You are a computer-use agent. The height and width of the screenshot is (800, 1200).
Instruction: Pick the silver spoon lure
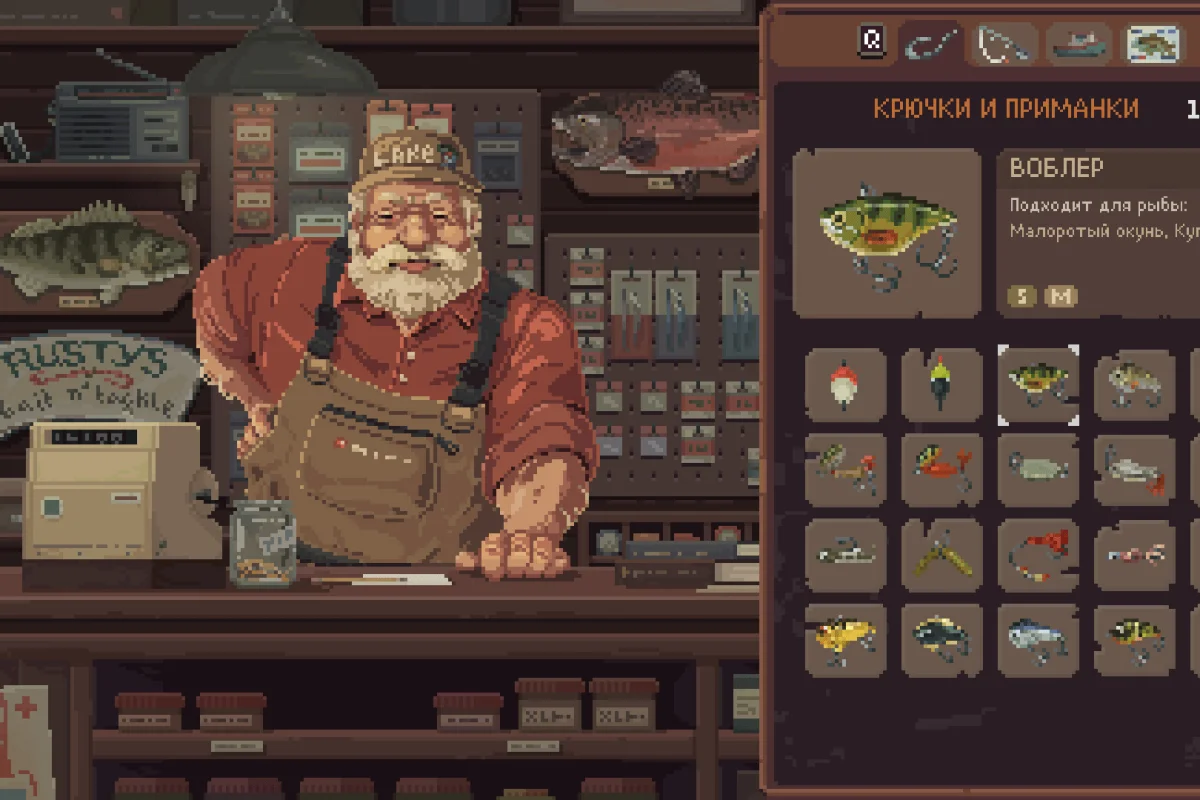pos(1038,469)
